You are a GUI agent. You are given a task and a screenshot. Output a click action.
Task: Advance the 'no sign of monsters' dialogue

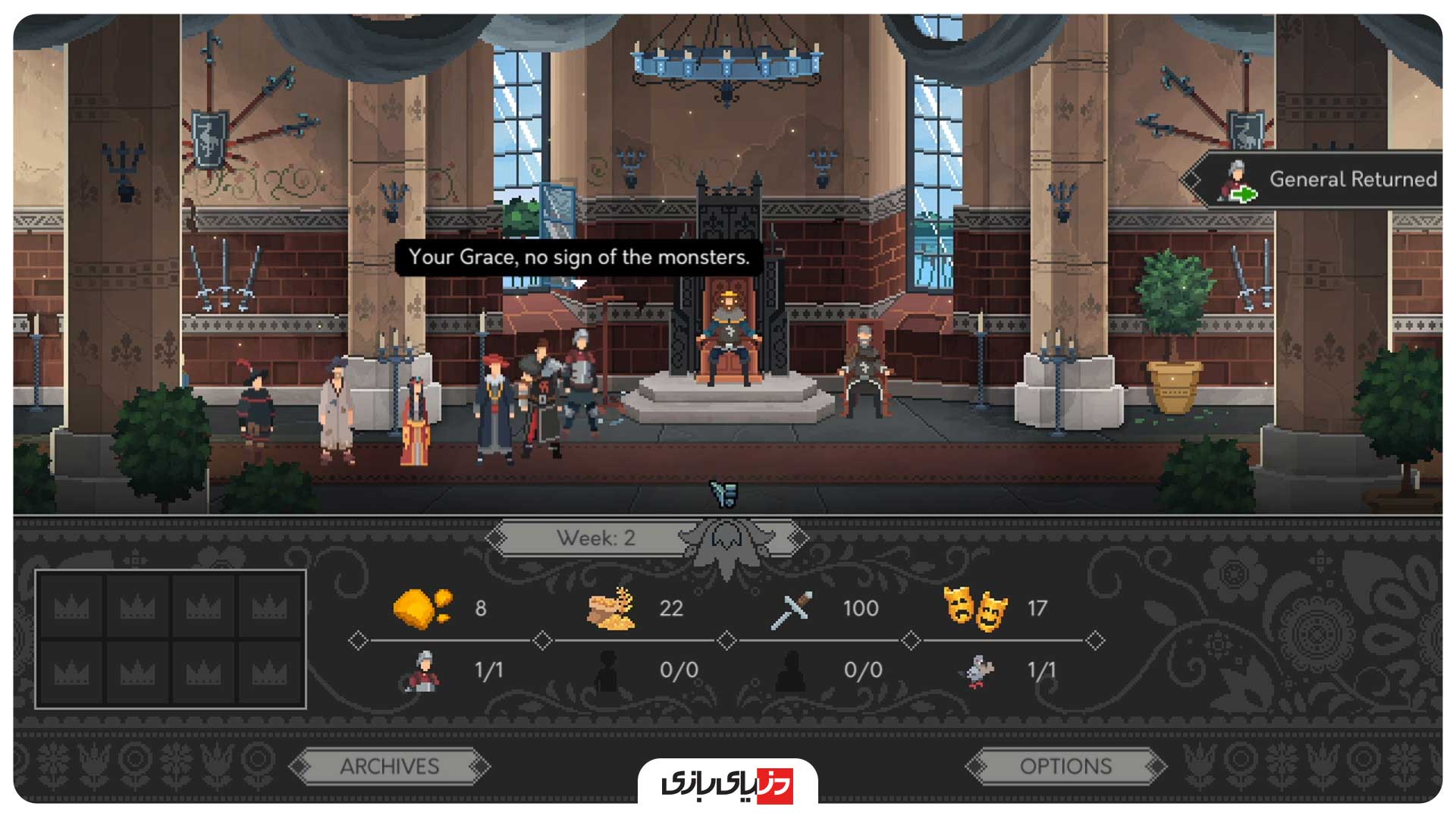[578, 258]
